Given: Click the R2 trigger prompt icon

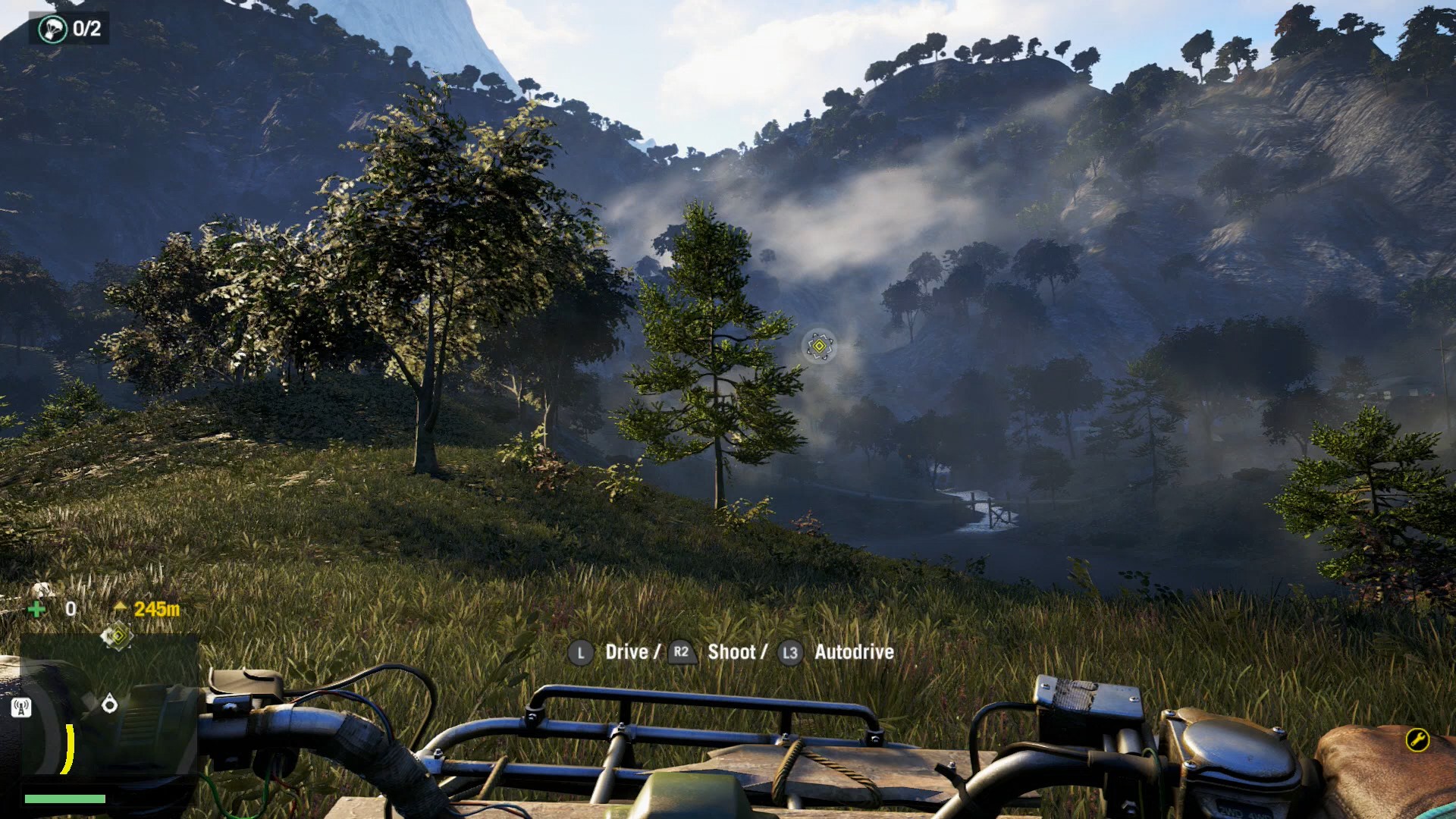Looking at the screenshot, I should coord(681,652).
